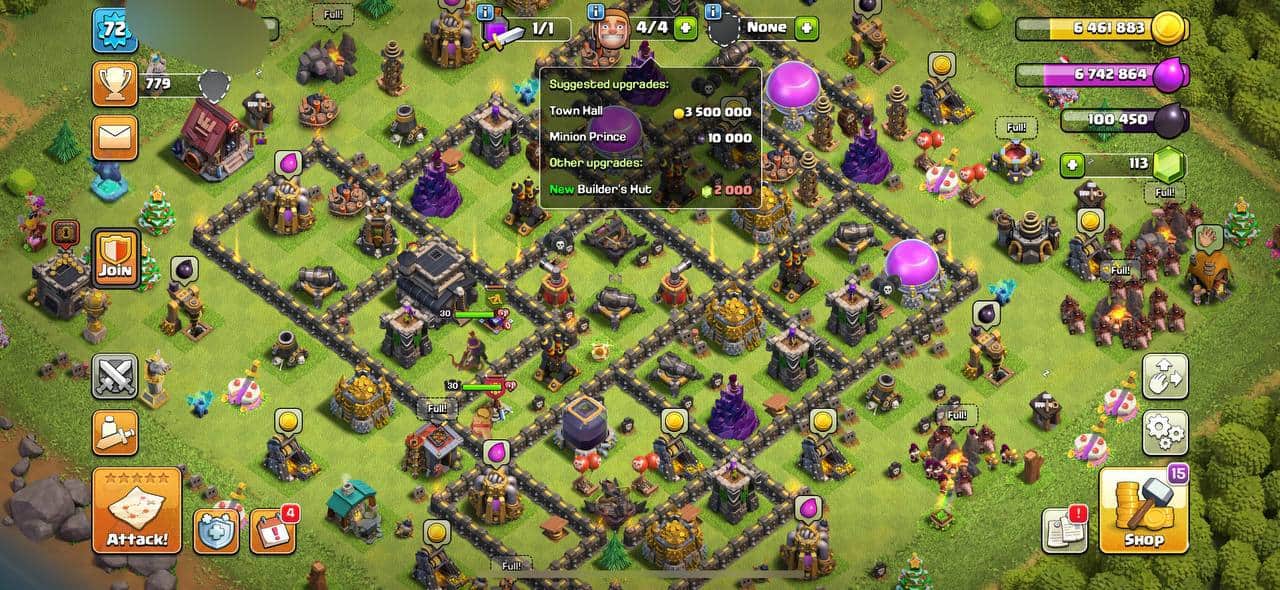Open the news scroll with alert badge
1280x590 pixels.
tap(1064, 530)
